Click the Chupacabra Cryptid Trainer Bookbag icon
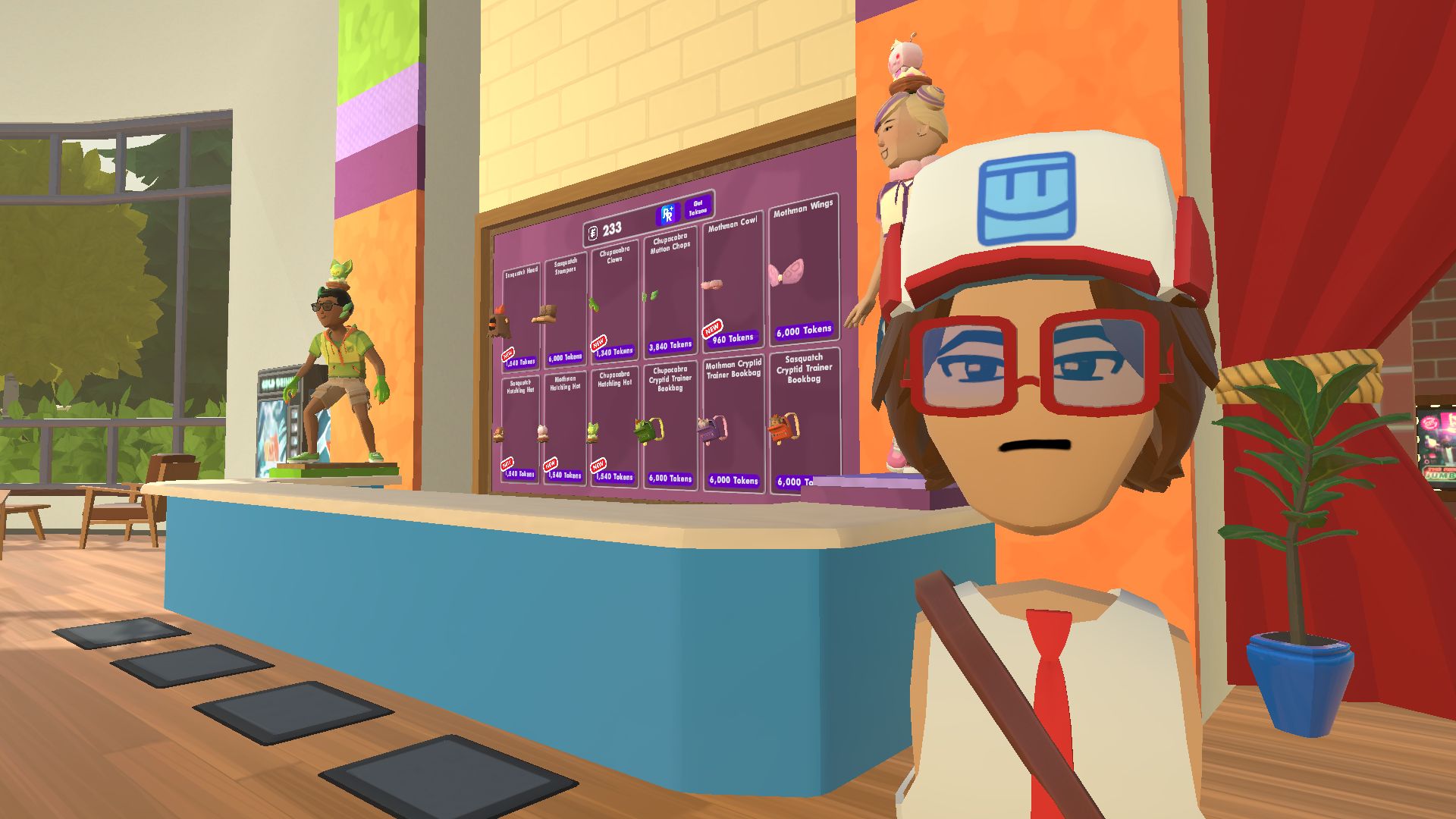This screenshot has height=819, width=1456. [649, 430]
